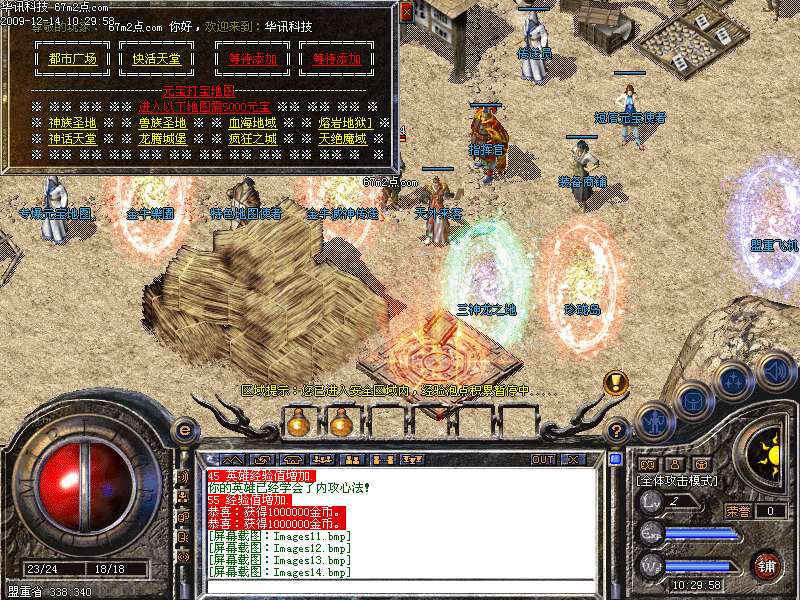Close the NPC dialog panel

tap(405, 10)
